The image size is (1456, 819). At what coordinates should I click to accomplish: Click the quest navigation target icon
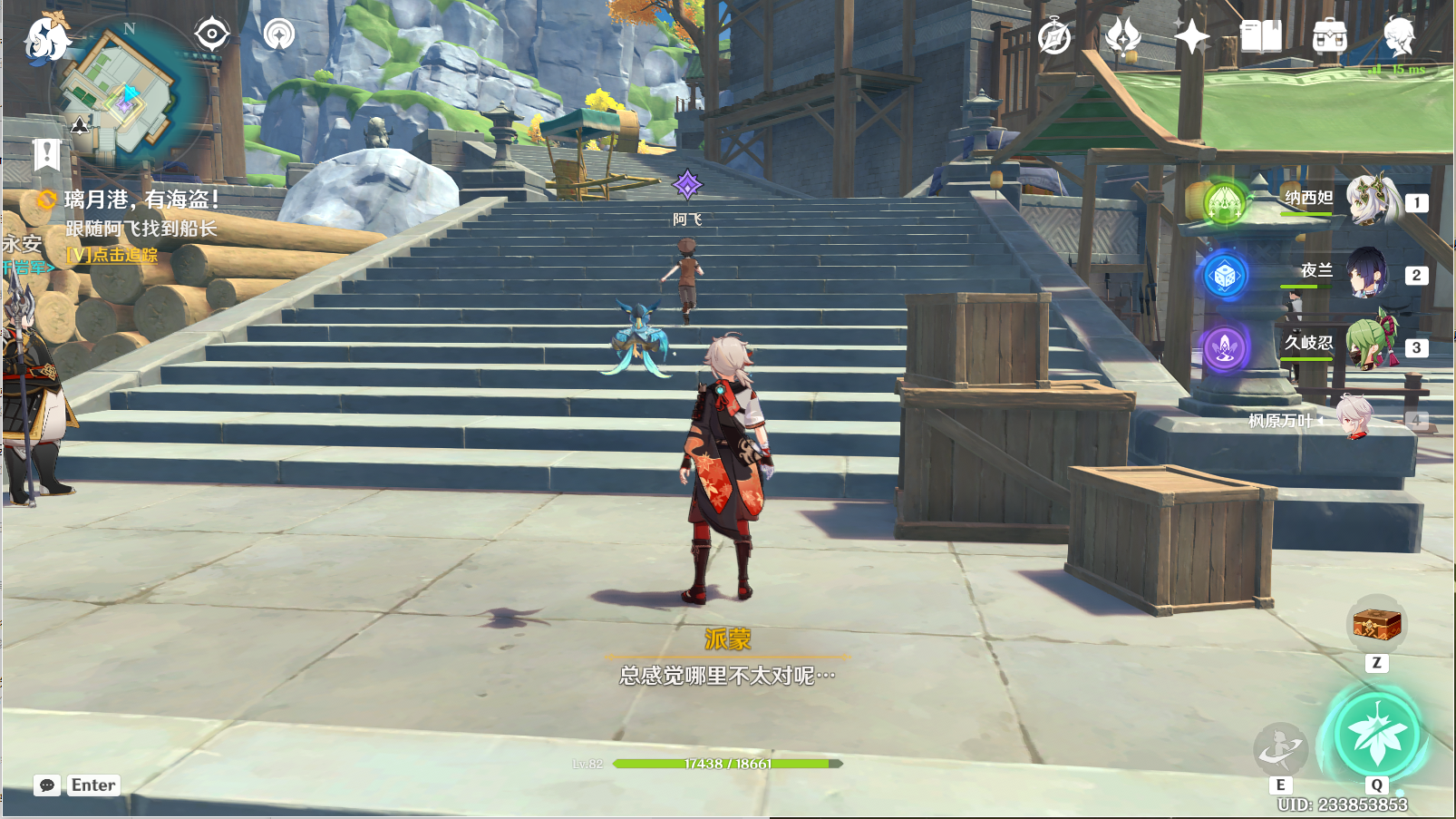(x=212, y=34)
